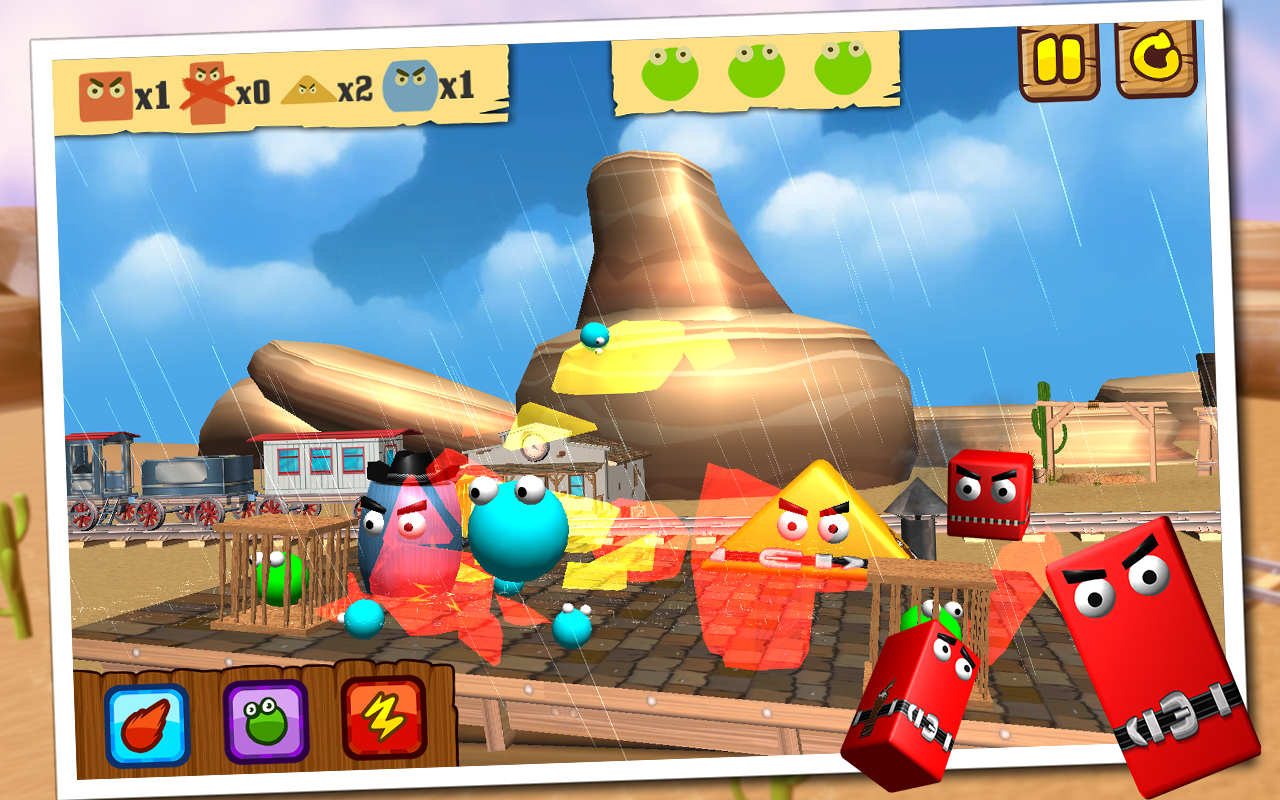Pause the game
Image resolution: width=1280 pixels, height=800 pixels.
pyautogui.click(x=1059, y=62)
